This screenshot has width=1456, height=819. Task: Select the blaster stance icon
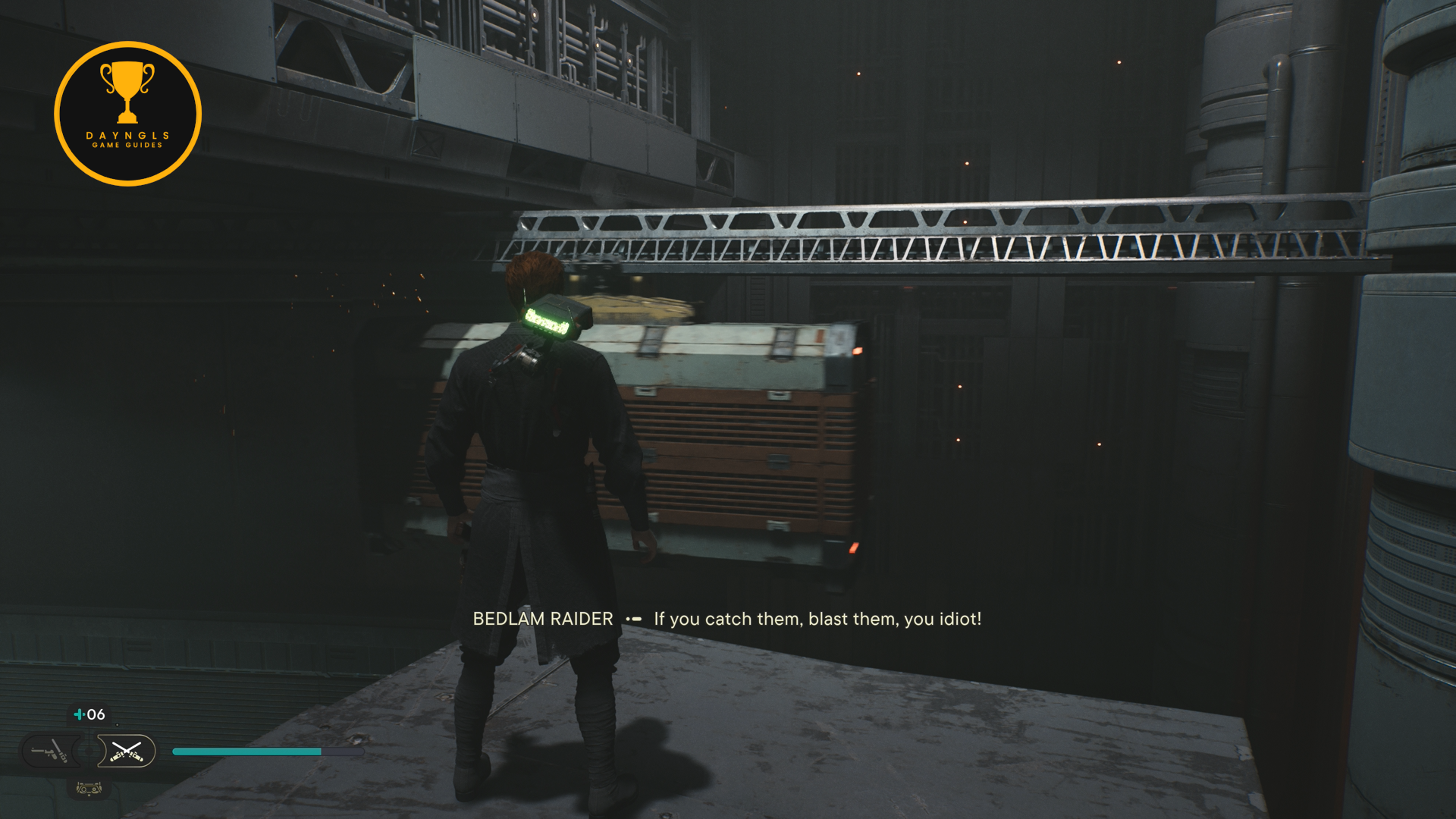(50, 752)
